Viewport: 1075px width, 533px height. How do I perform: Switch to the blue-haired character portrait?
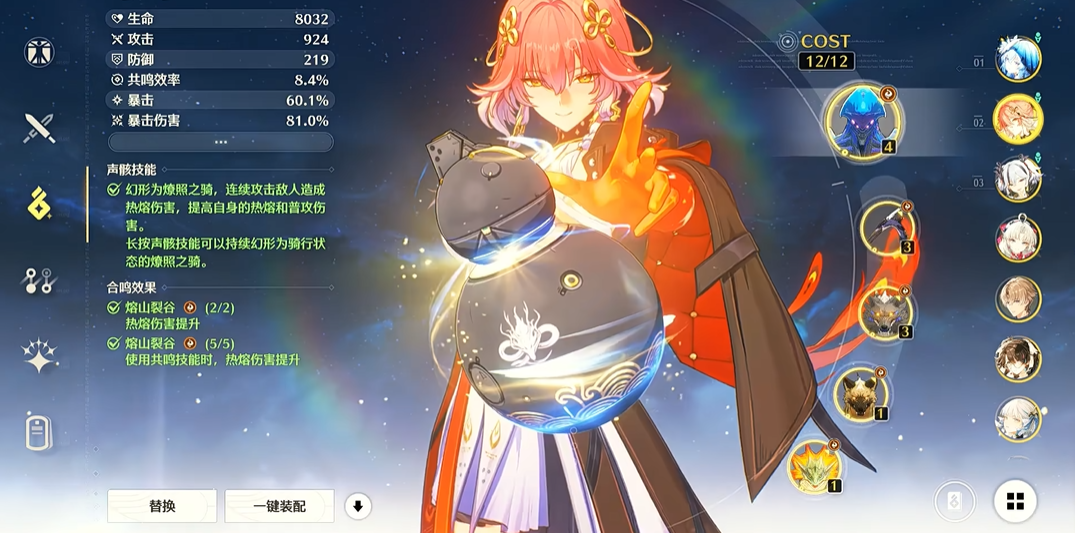click(x=1018, y=59)
